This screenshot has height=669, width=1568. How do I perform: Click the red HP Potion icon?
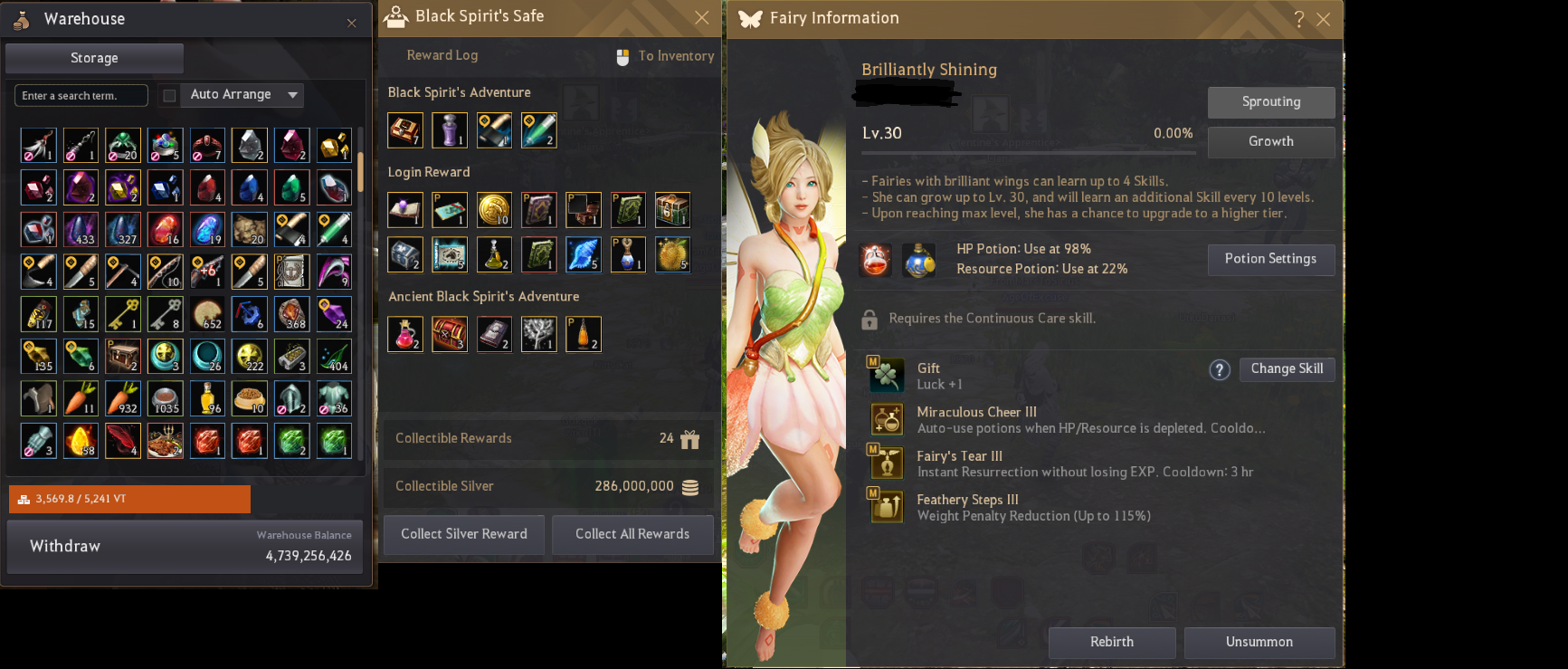click(x=875, y=259)
